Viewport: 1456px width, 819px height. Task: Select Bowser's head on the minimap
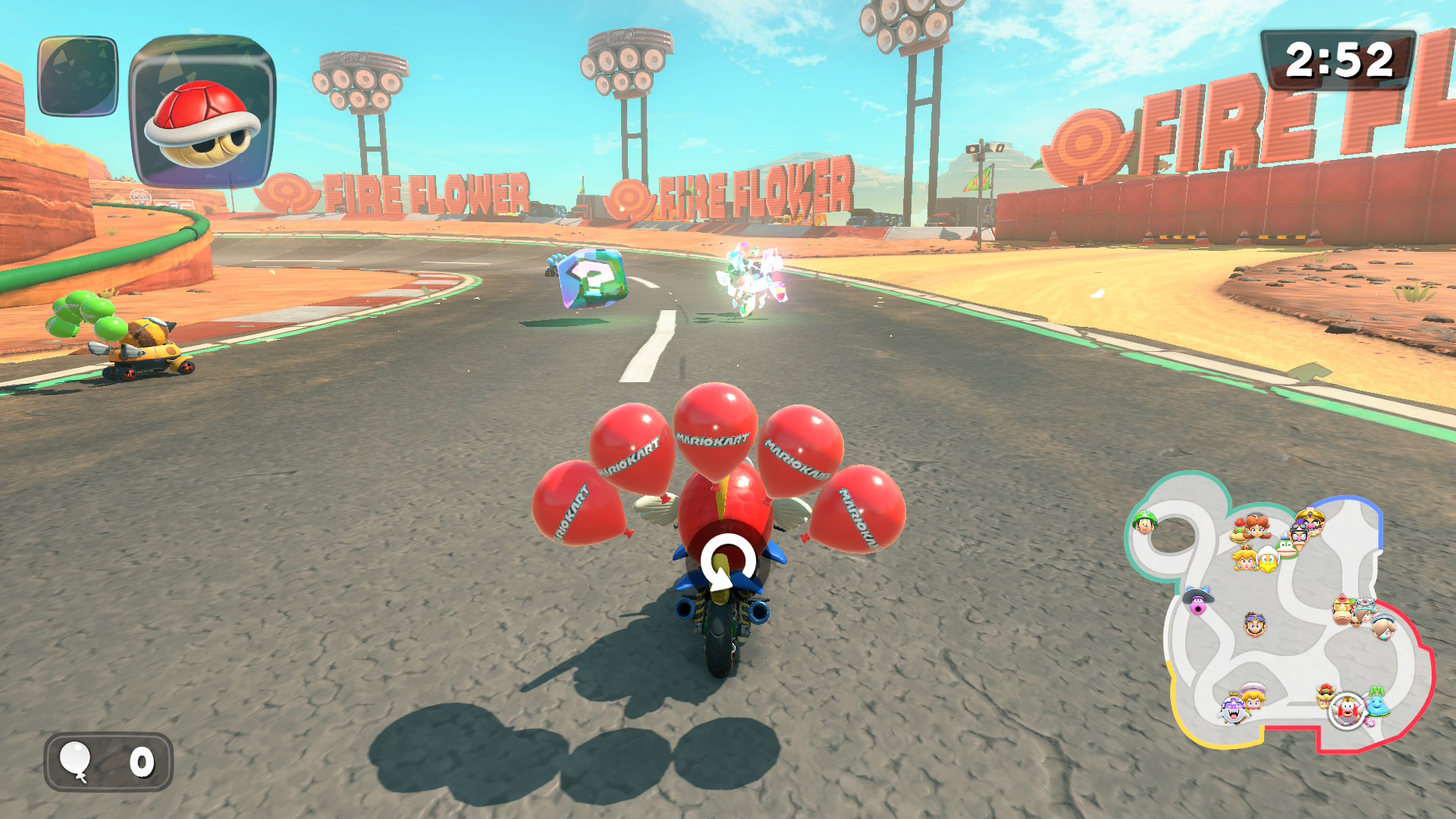[1326, 695]
